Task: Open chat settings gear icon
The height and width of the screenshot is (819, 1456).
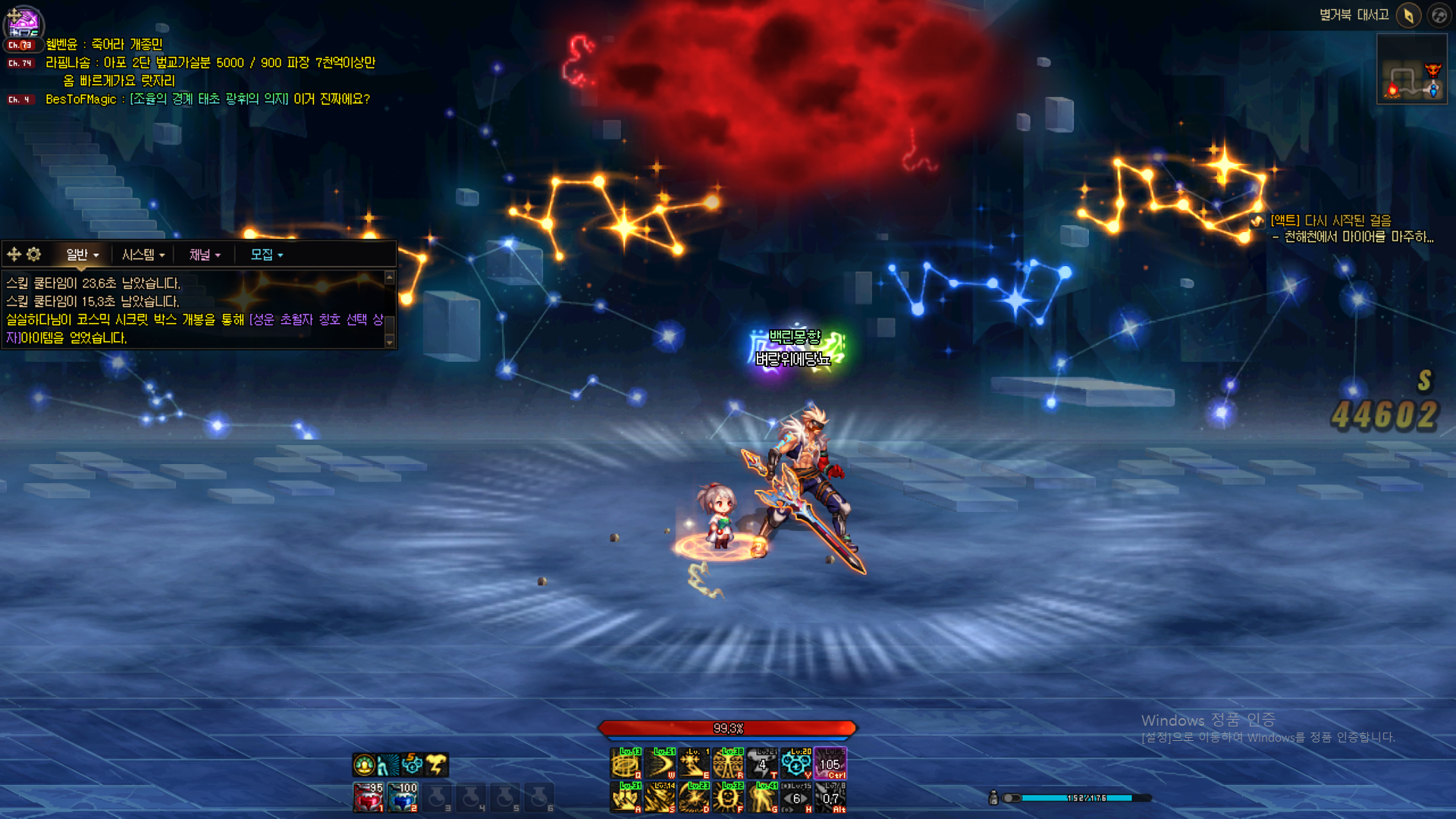Action: coord(34,254)
